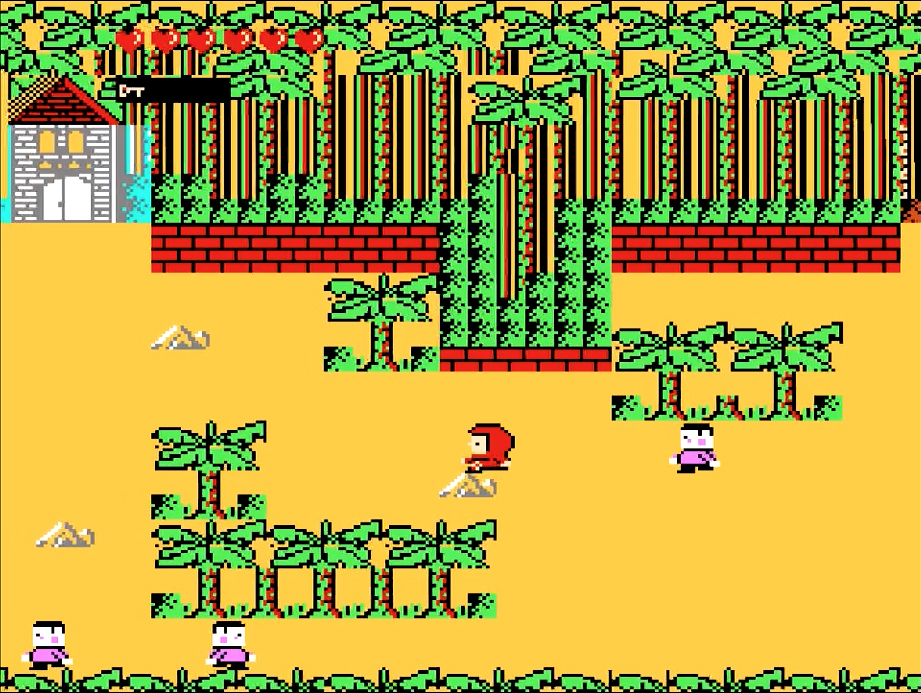Select the key item in the inventory bar
Image resolution: width=921 pixels, height=693 pixels.
pos(131,91)
